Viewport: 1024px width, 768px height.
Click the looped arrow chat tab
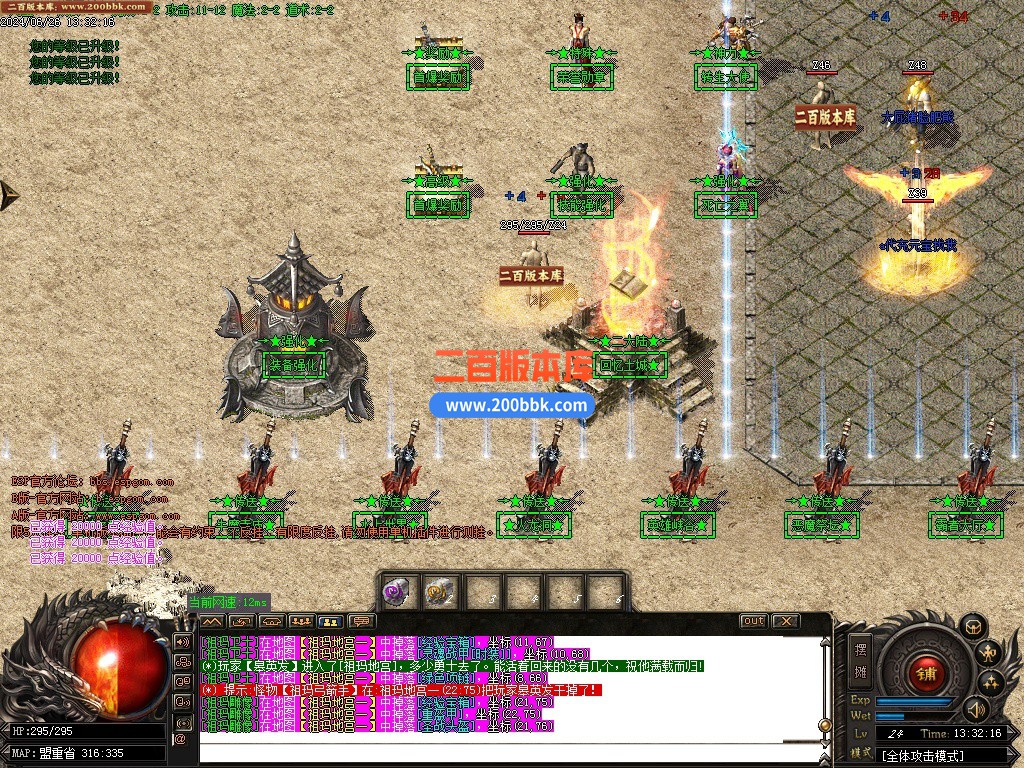pyautogui.click(x=241, y=621)
